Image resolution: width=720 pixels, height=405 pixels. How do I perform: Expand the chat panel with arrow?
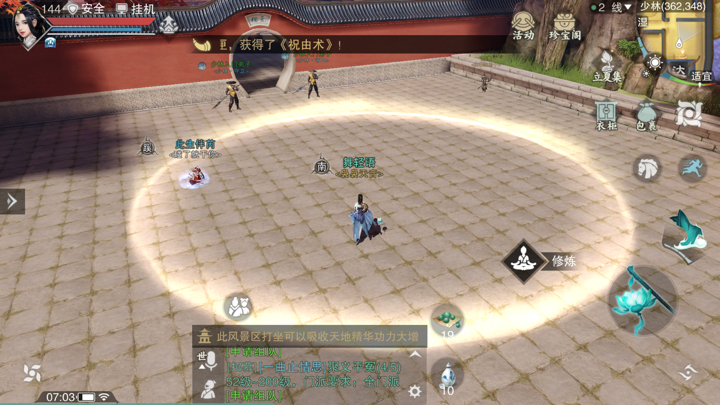click(x=415, y=355)
